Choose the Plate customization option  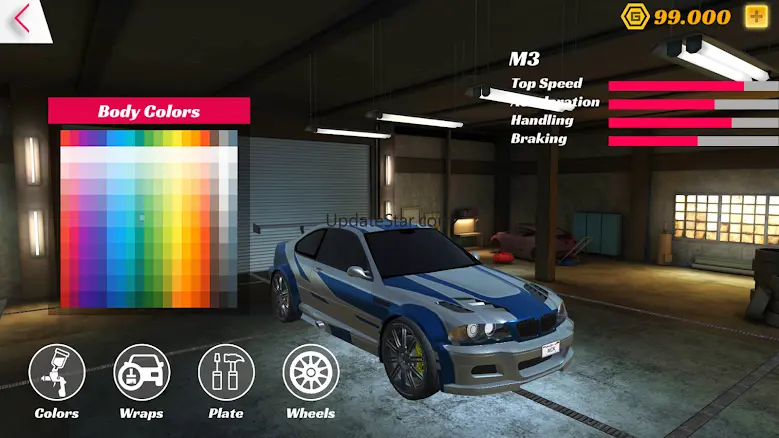point(226,373)
